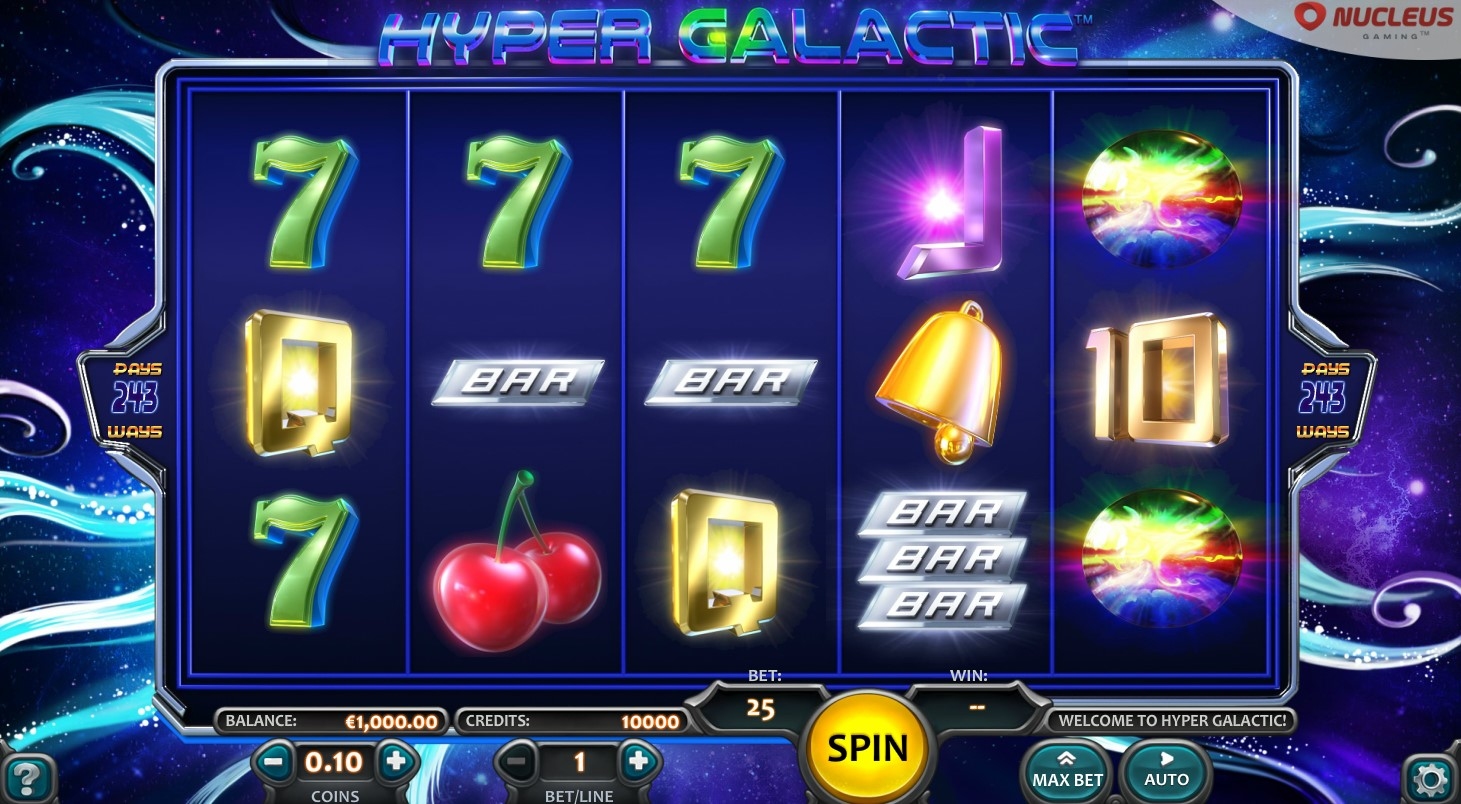Raise the bet per line with plus

tap(638, 763)
